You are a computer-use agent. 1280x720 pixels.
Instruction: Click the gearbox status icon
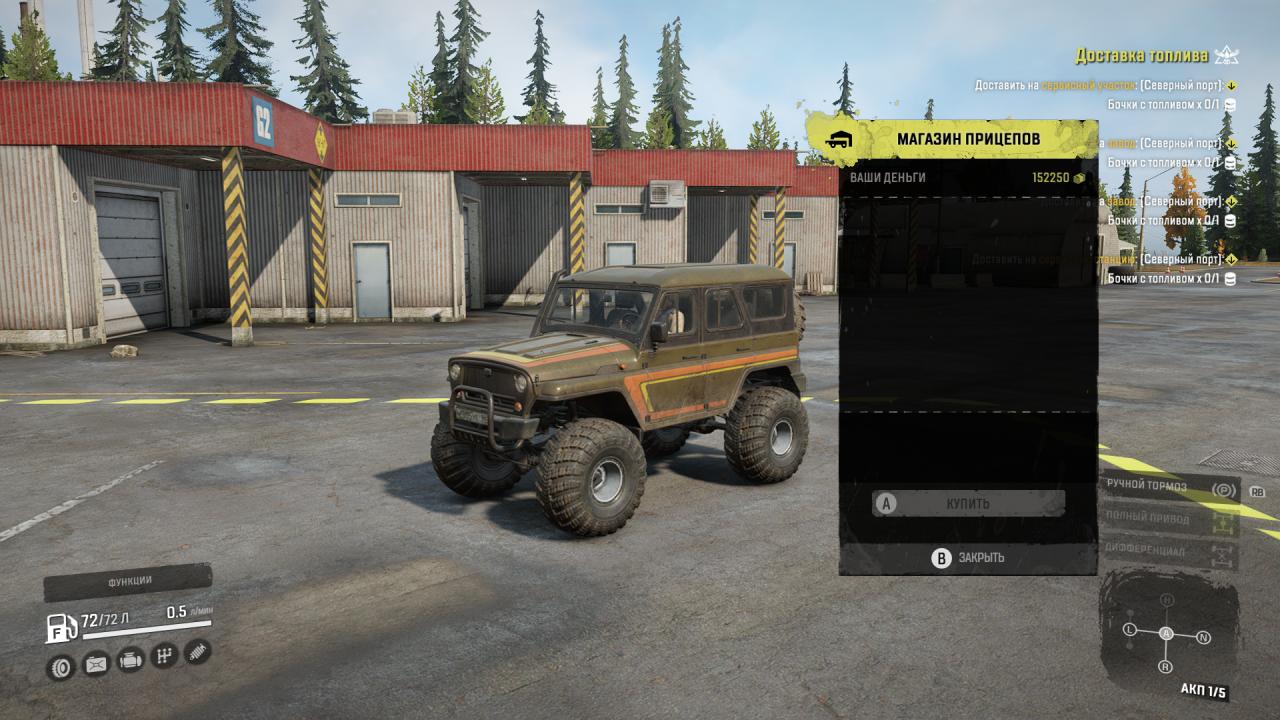(x=164, y=656)
